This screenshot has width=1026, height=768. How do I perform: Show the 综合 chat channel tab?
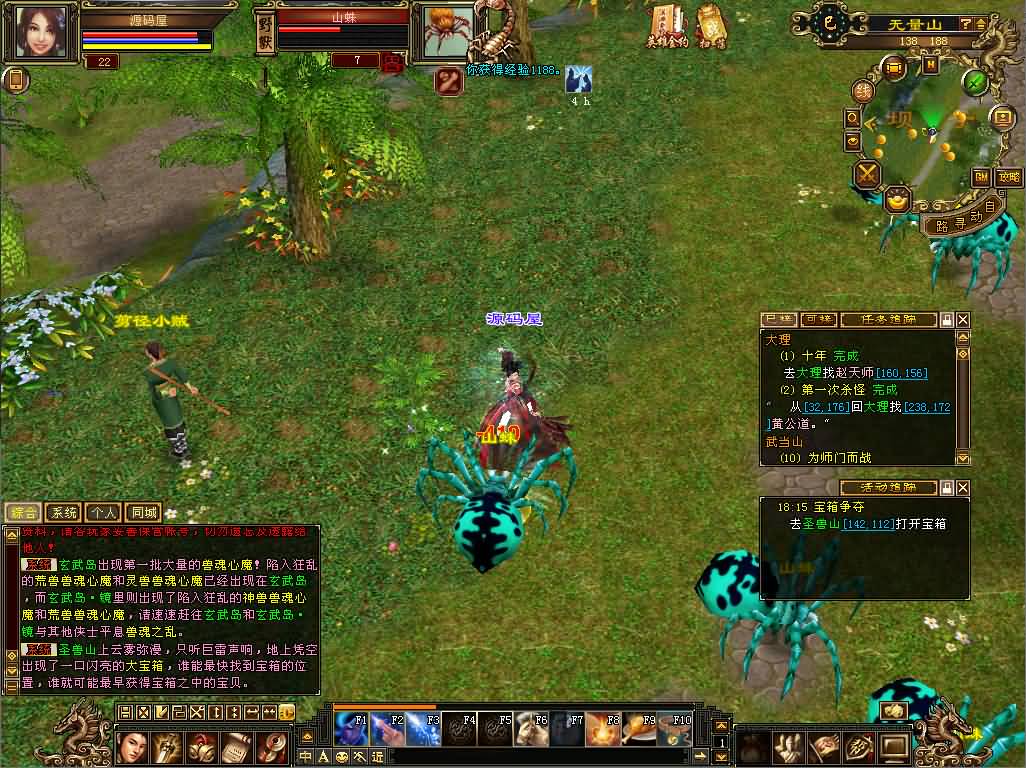[23, 513]
